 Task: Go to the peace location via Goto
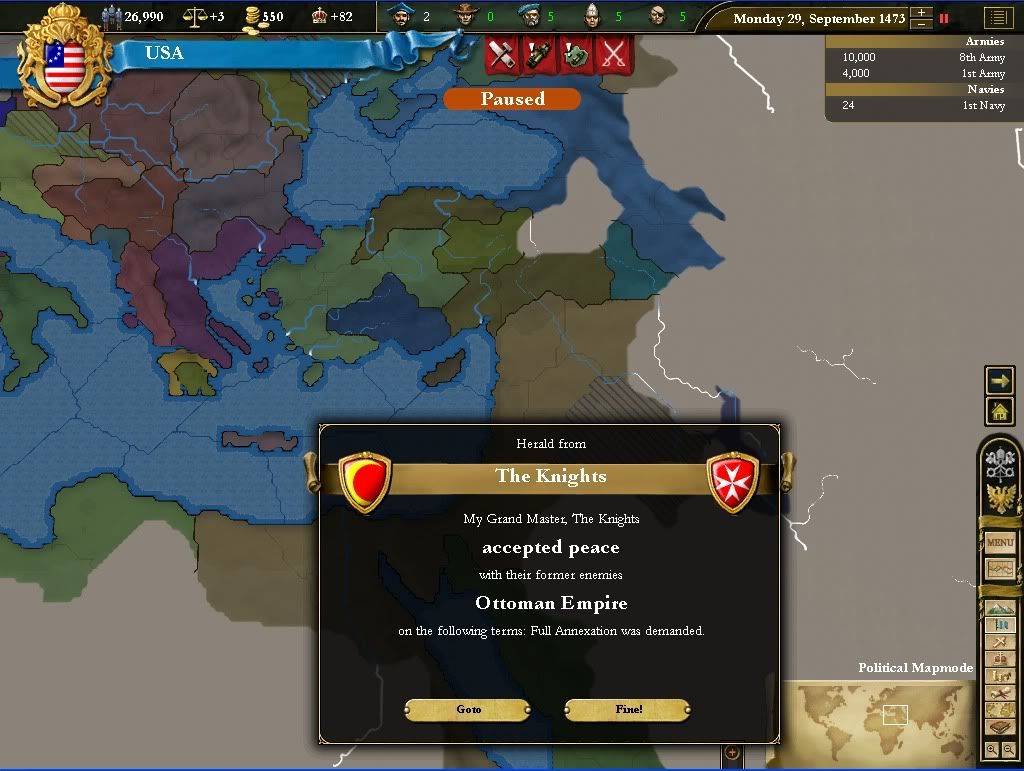pos(468,710)
